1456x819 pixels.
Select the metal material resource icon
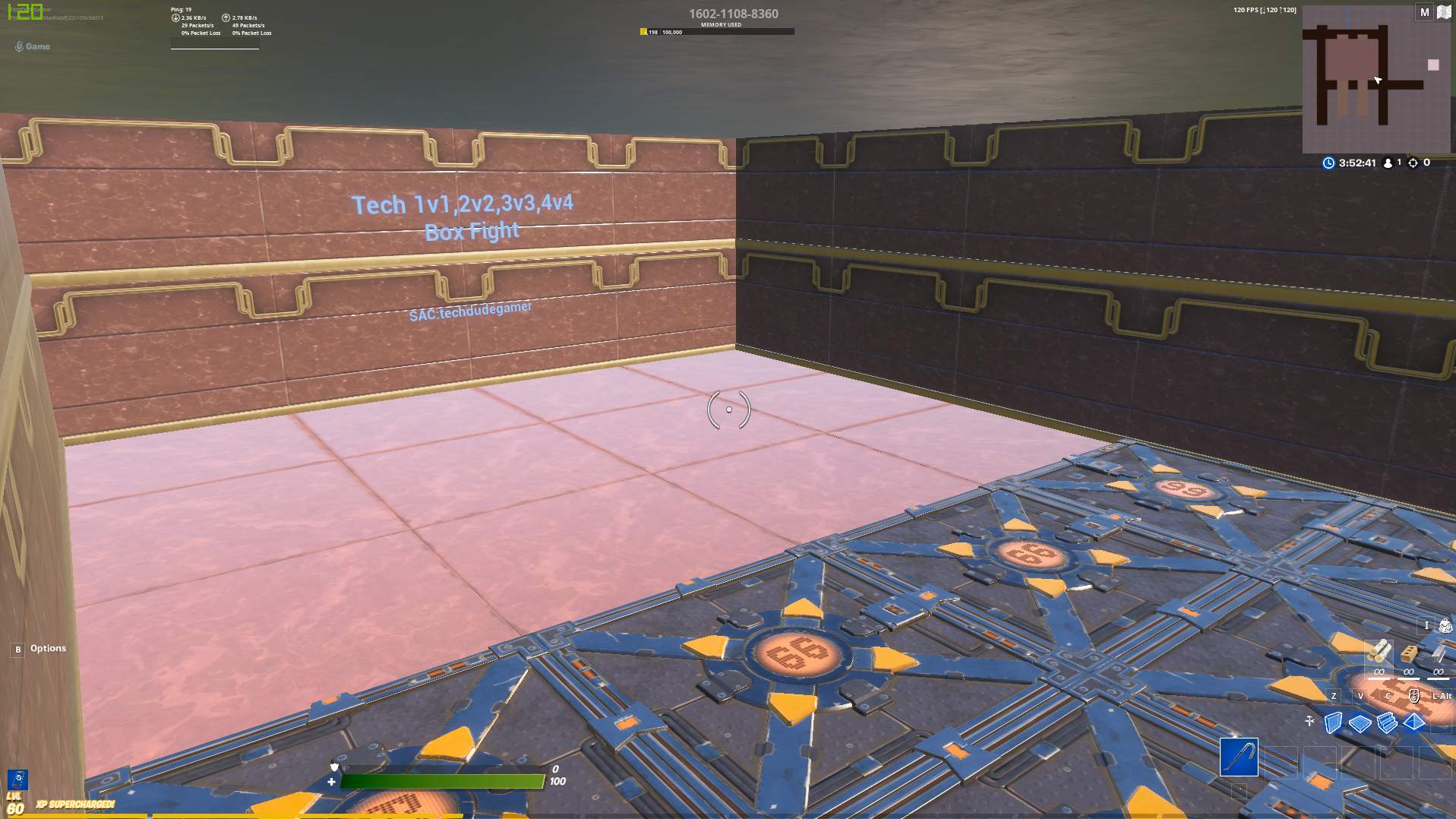1438,654
